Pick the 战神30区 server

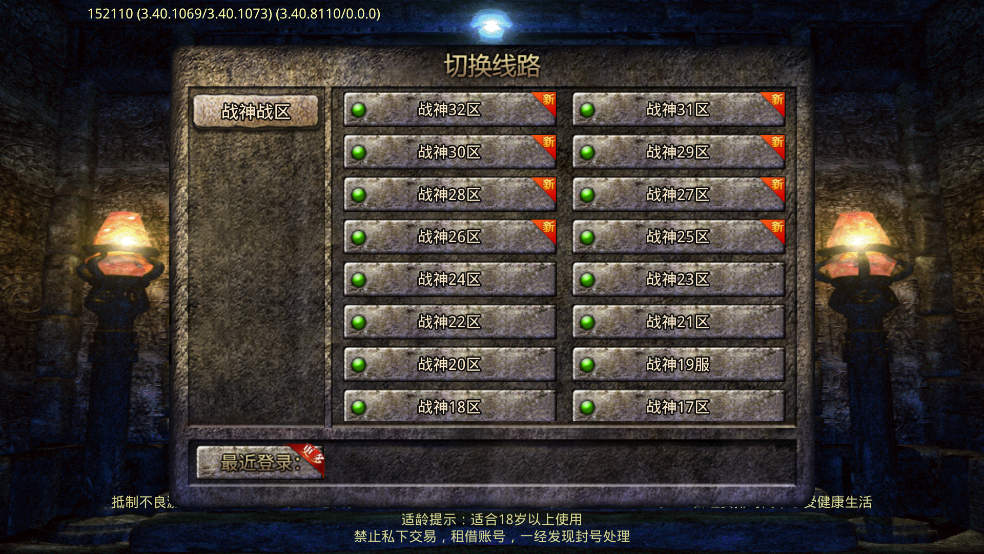coord(449,152)
